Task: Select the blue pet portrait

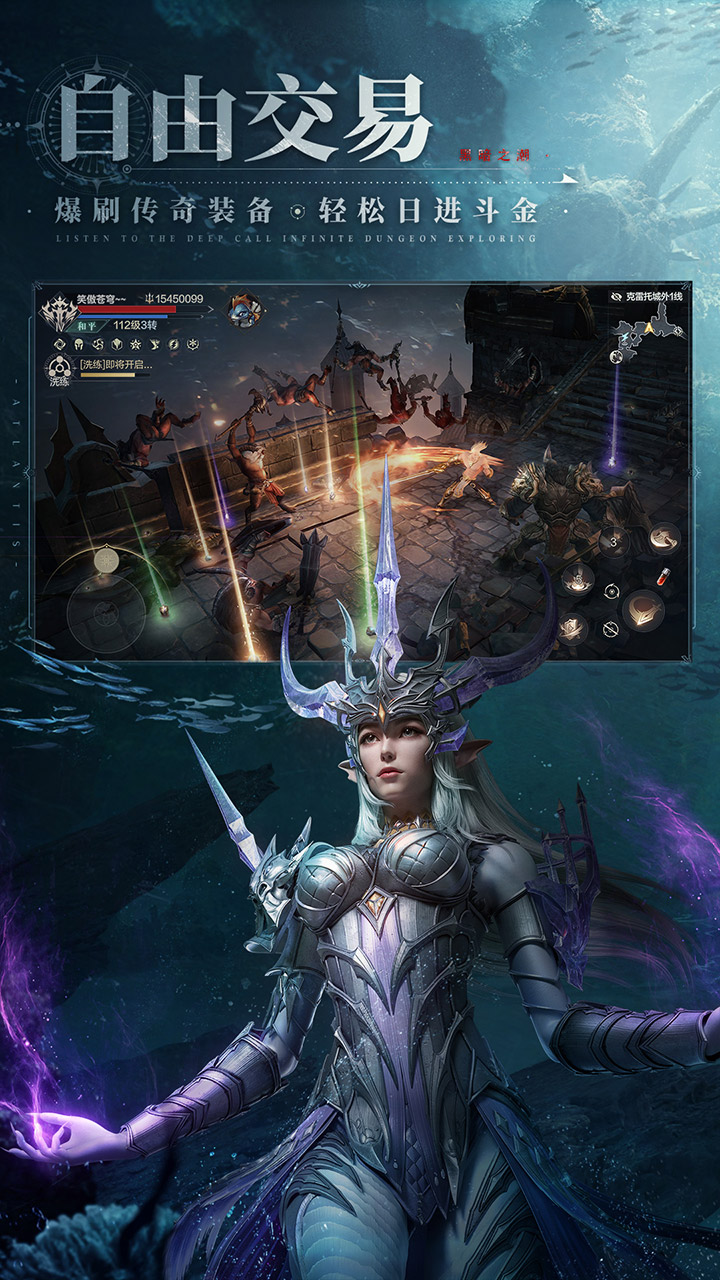Action: [243, 309]
